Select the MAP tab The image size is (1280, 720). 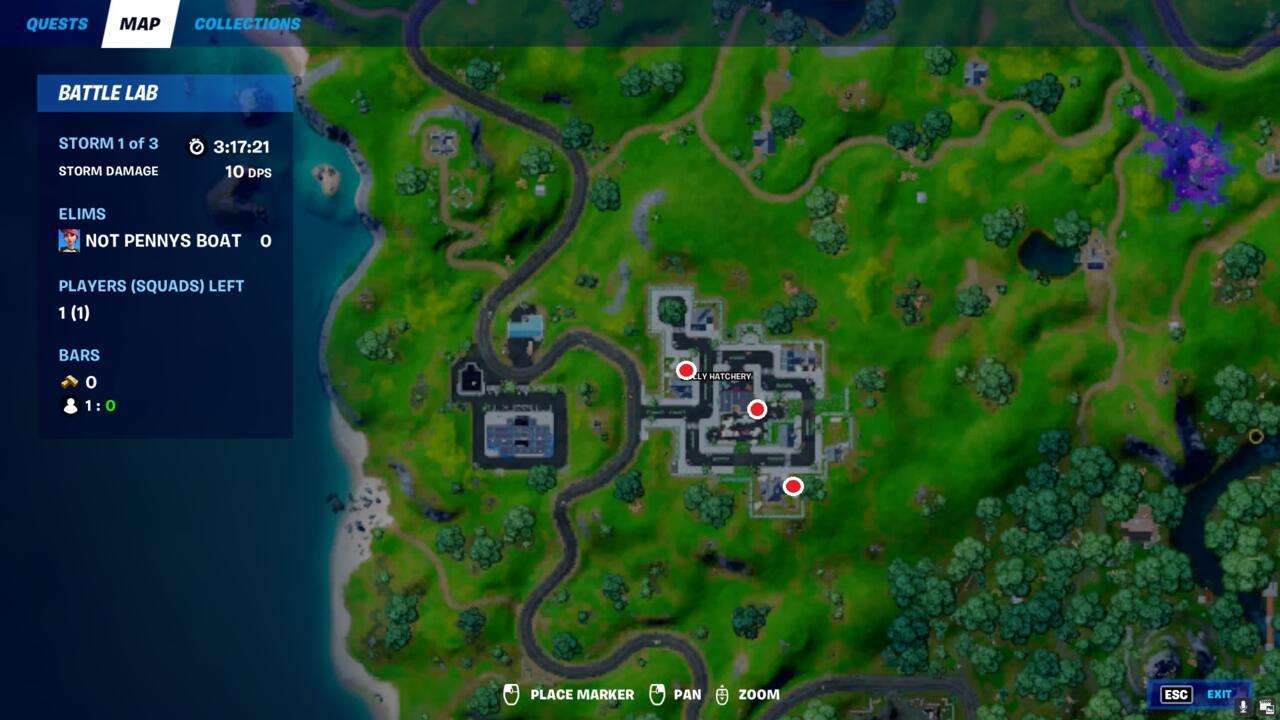click(137, 23)
